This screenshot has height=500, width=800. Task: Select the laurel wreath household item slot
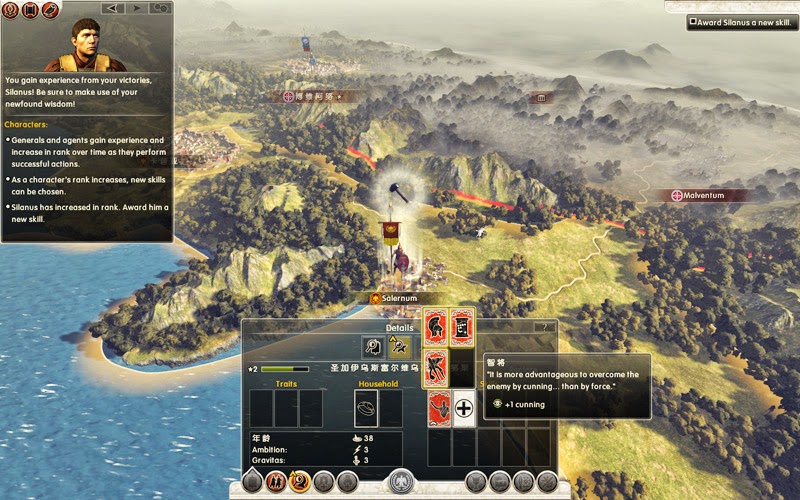[x=366, y=408]
